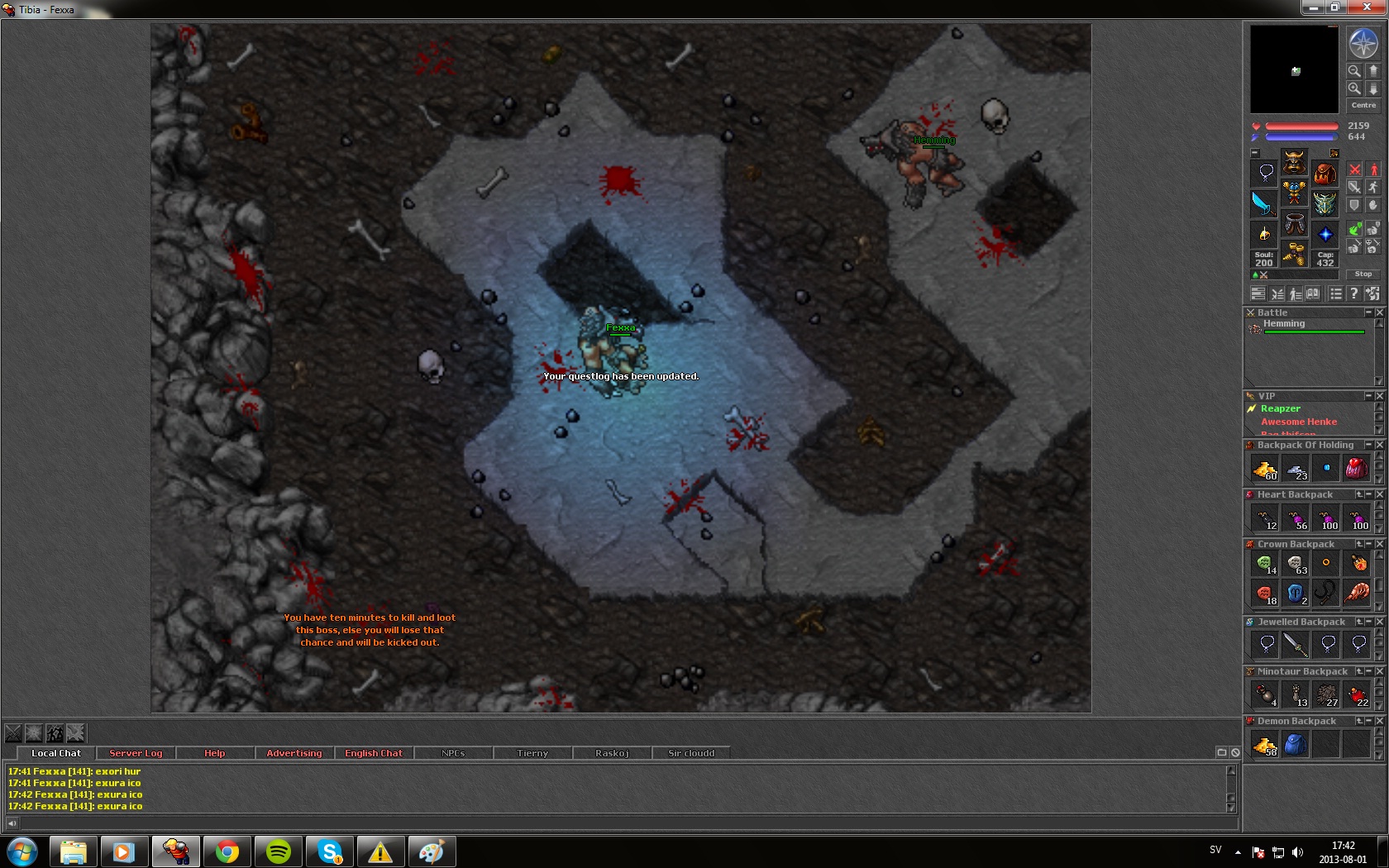Screen dimensions: 1389x868
Task: Switch to the NPCs chat tab
Action: pyautogui.click(x=453, y=753)
